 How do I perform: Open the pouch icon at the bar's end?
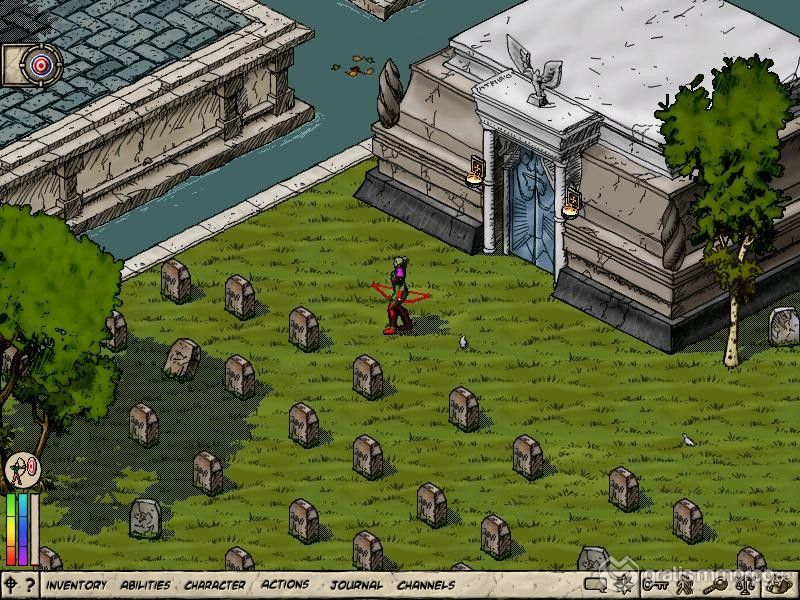click(778, 585)
